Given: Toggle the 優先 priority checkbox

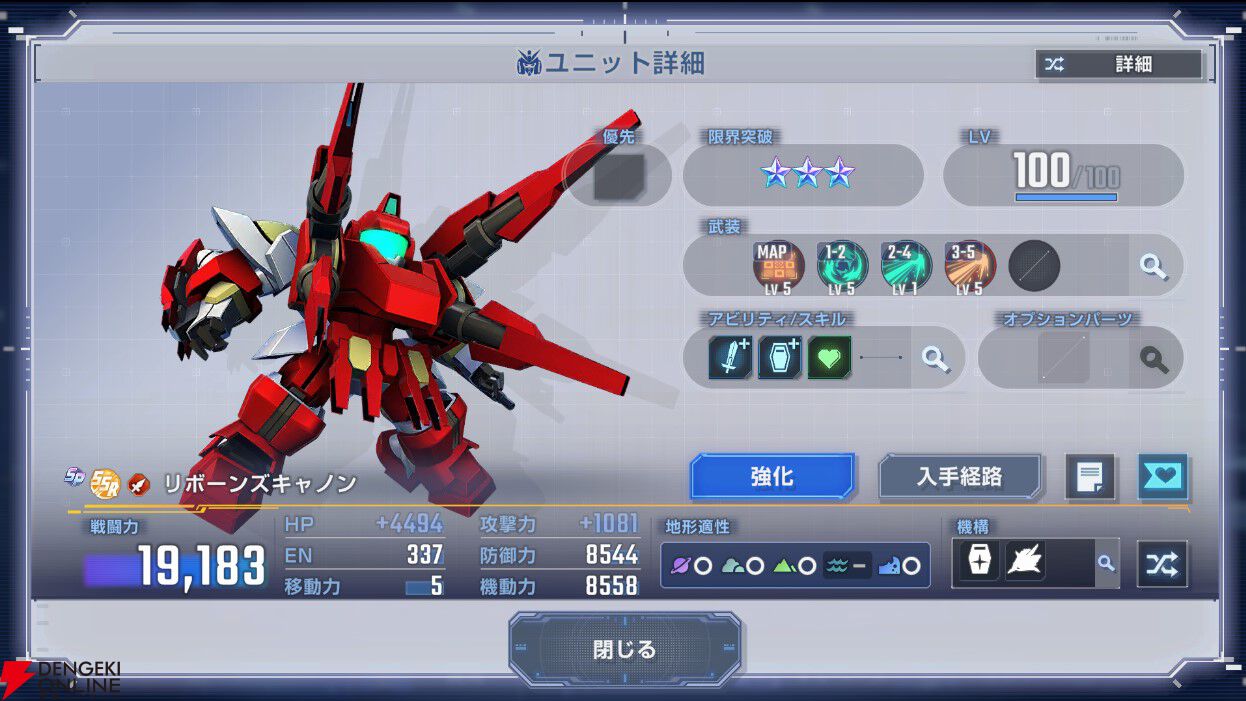Looking at the screenshot, I should click(x=618, y=176).
